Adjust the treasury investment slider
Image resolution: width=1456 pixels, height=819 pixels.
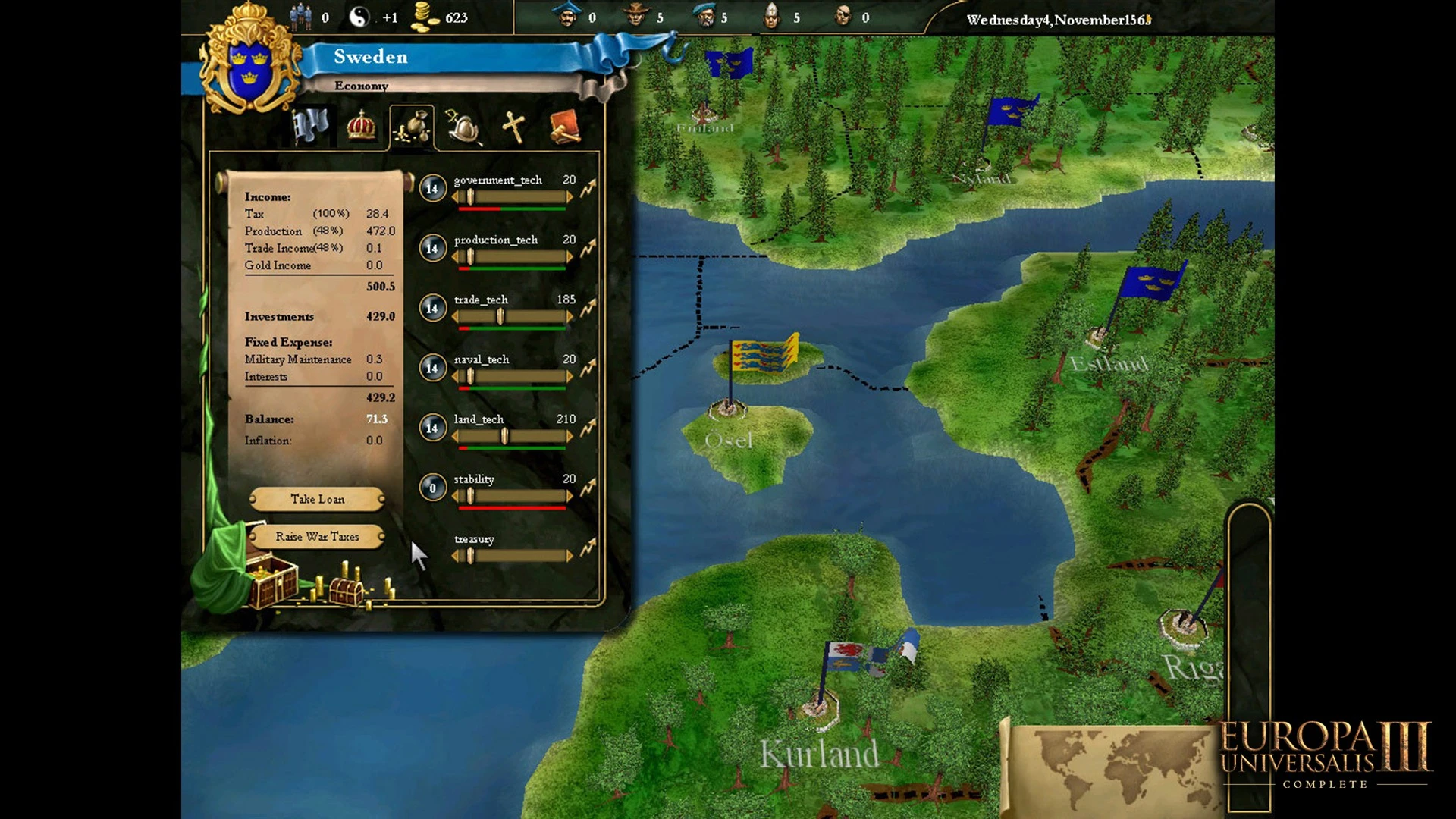[470, 556]
